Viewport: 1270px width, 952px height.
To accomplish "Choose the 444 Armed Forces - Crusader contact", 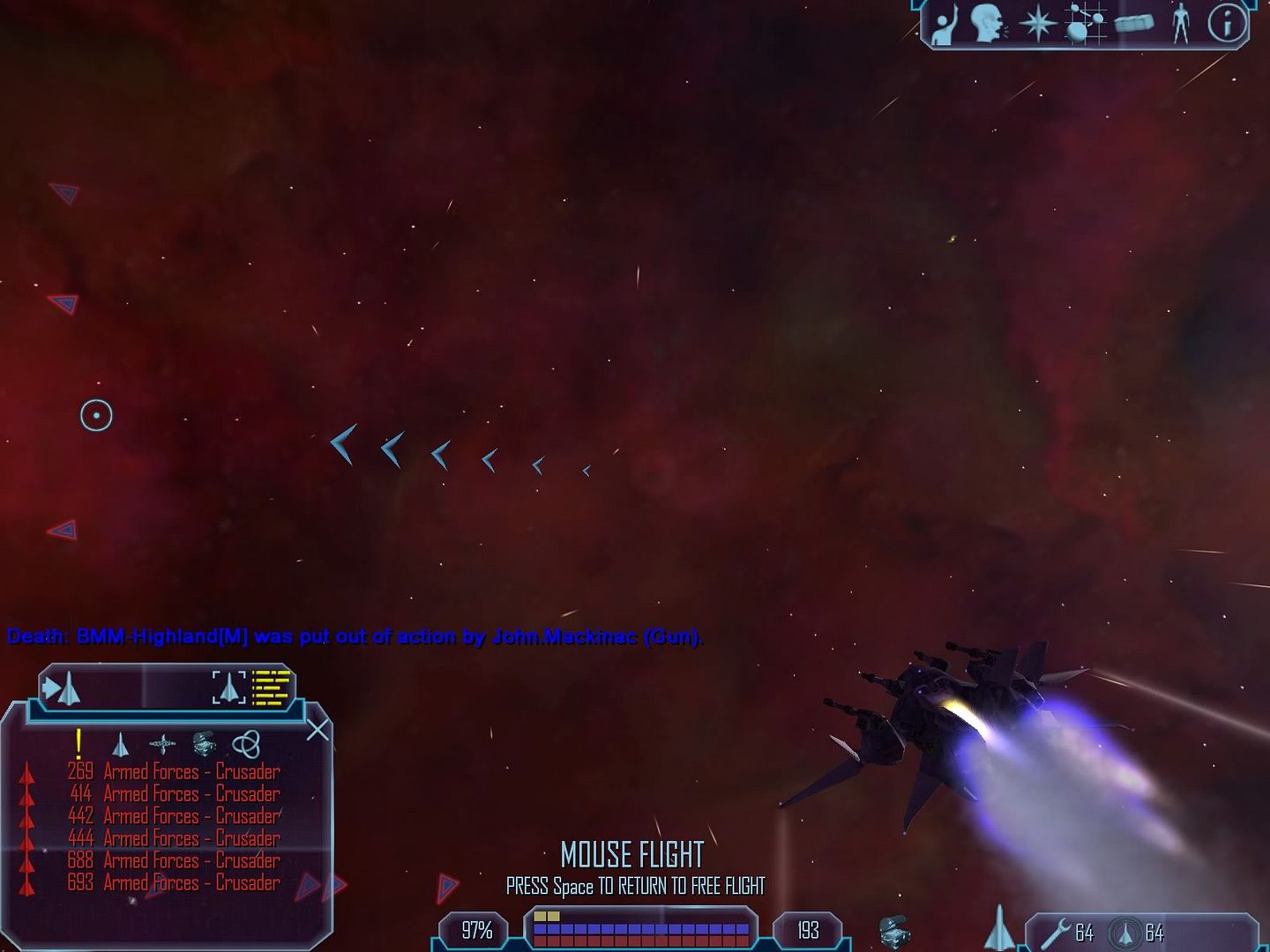I will [174, 838].
